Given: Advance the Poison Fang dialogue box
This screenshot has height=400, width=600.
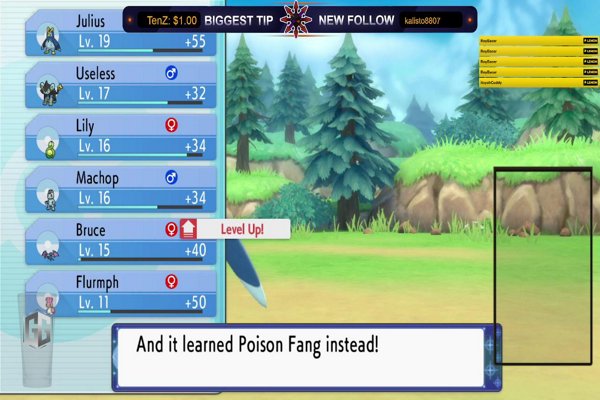Looking at the screenshot, I should click(305, 355).
